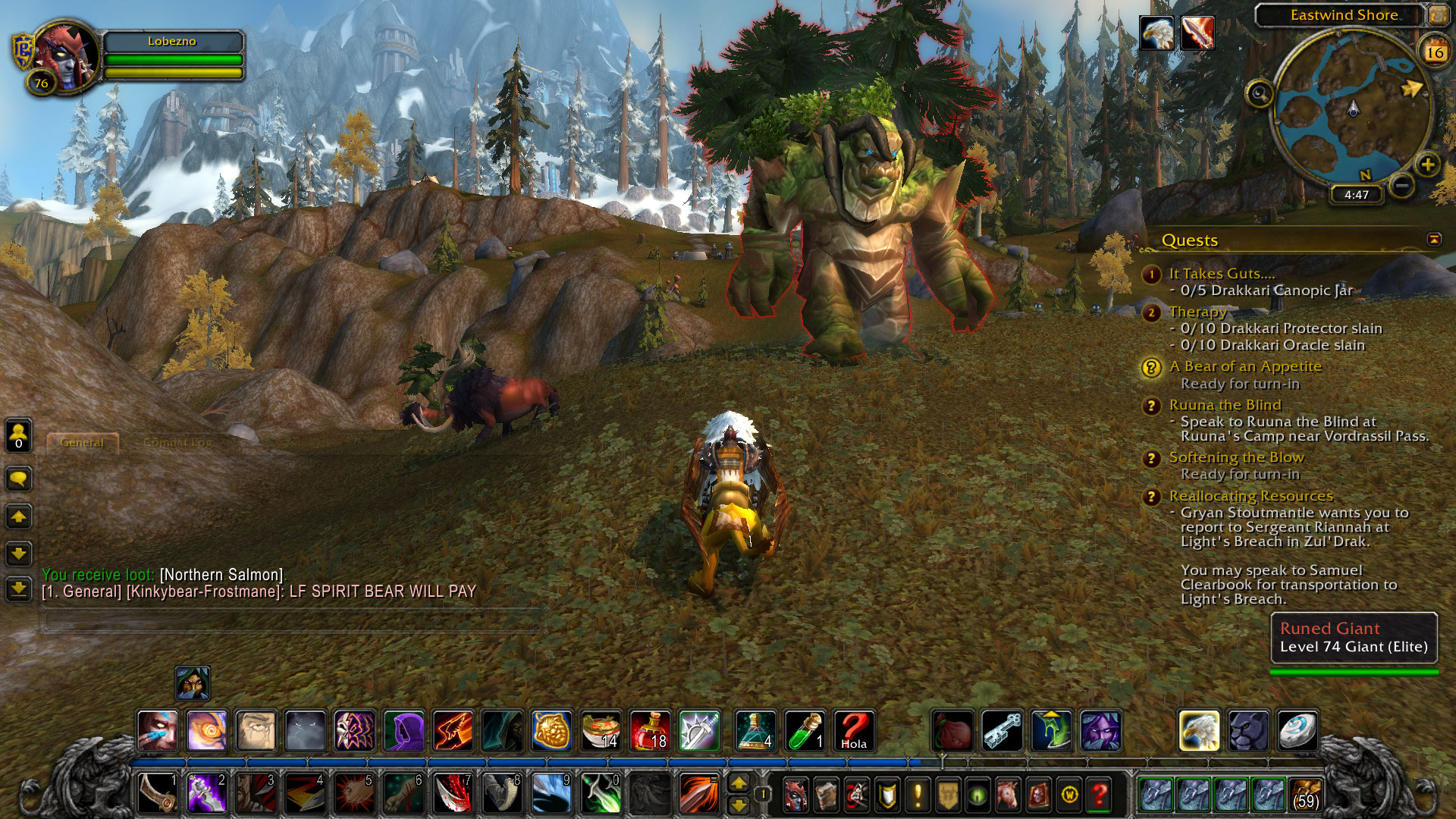This screenshot has height=819, width=1456.
Task: Switch to the Combat Log chat tab
Action: [x=177, y=442]
